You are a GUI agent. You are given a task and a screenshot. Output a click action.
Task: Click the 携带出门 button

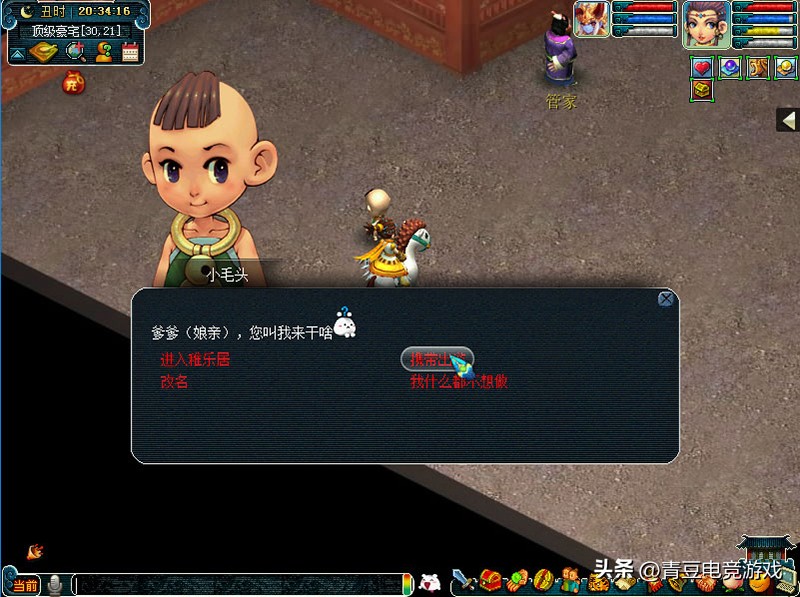(436, 359)
